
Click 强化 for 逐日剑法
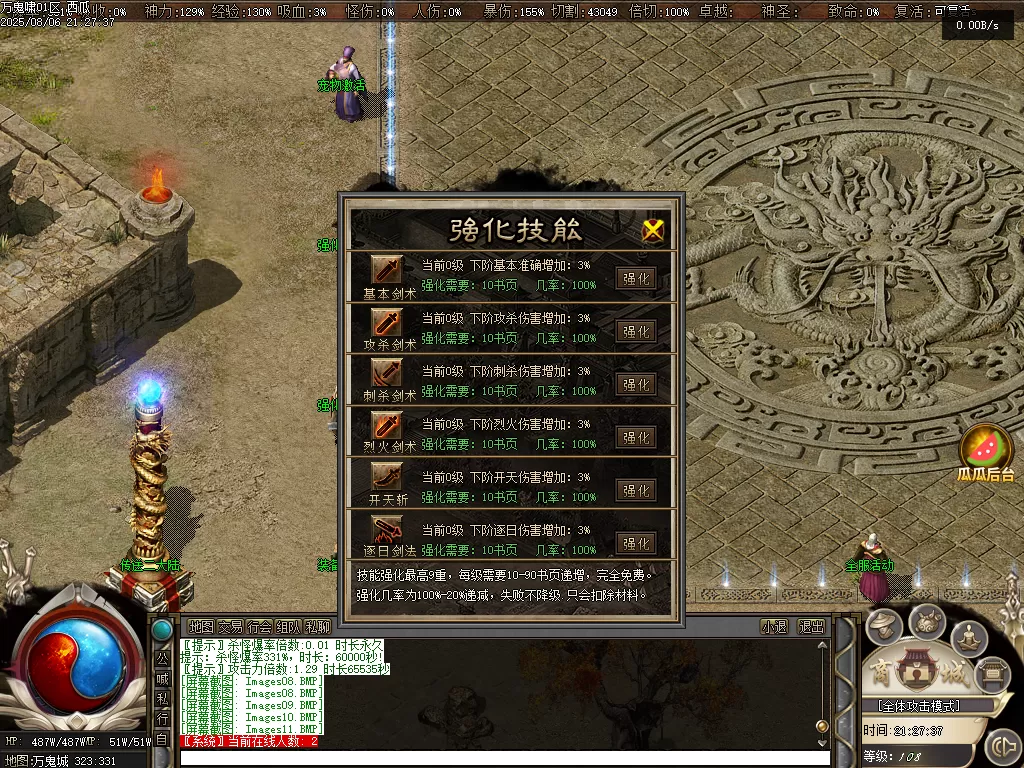(636, 543)
